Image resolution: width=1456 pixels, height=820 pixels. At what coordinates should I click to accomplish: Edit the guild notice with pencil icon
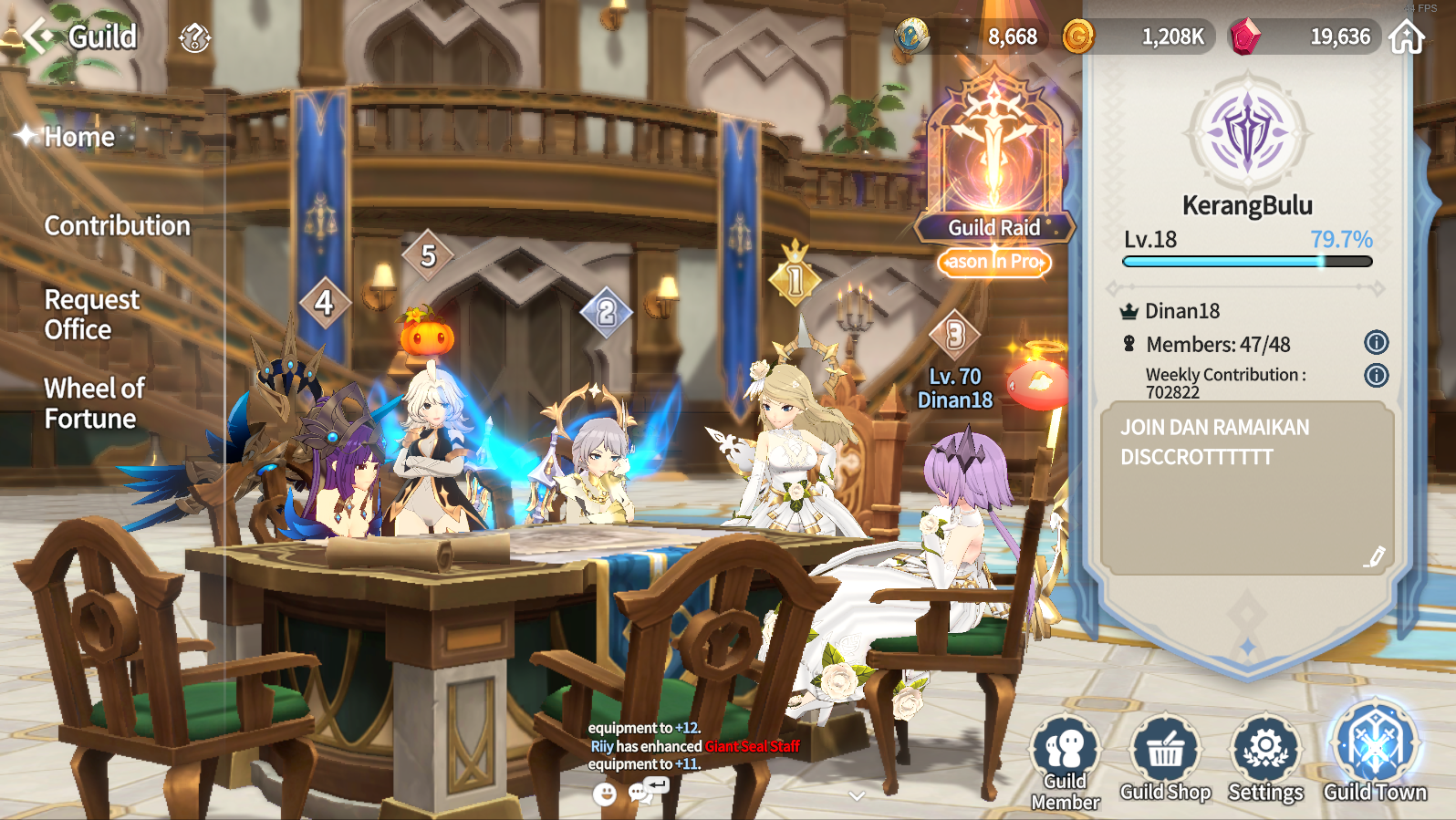pyautogui.click(x=1374, y=556)
